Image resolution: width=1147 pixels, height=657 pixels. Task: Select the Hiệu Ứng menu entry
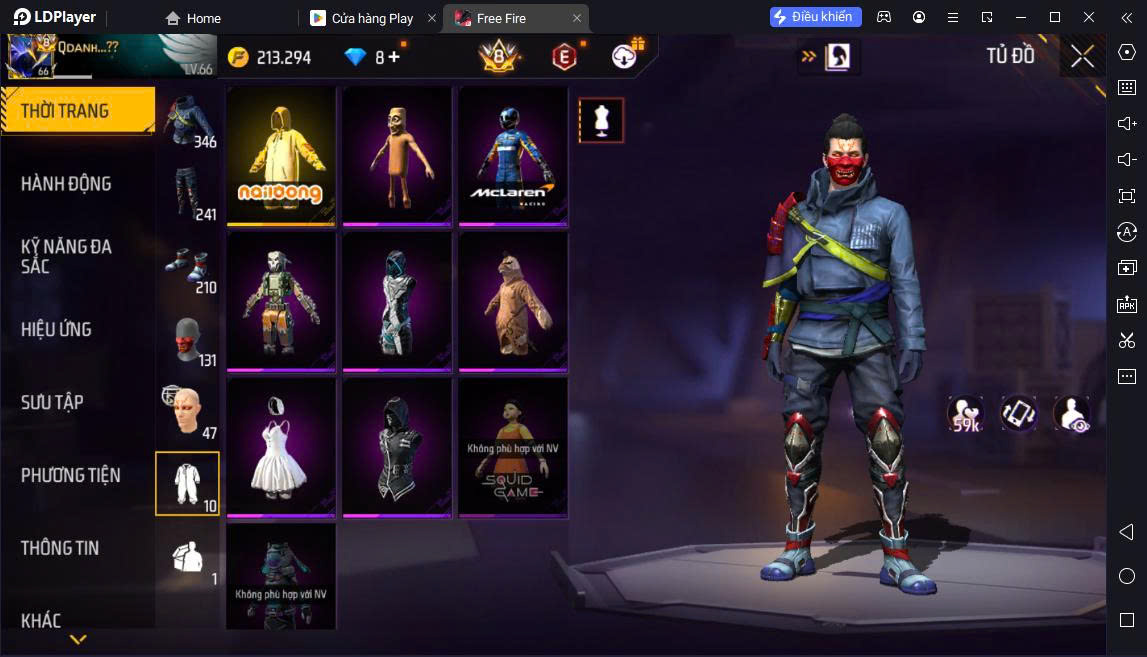click(56, 329)
